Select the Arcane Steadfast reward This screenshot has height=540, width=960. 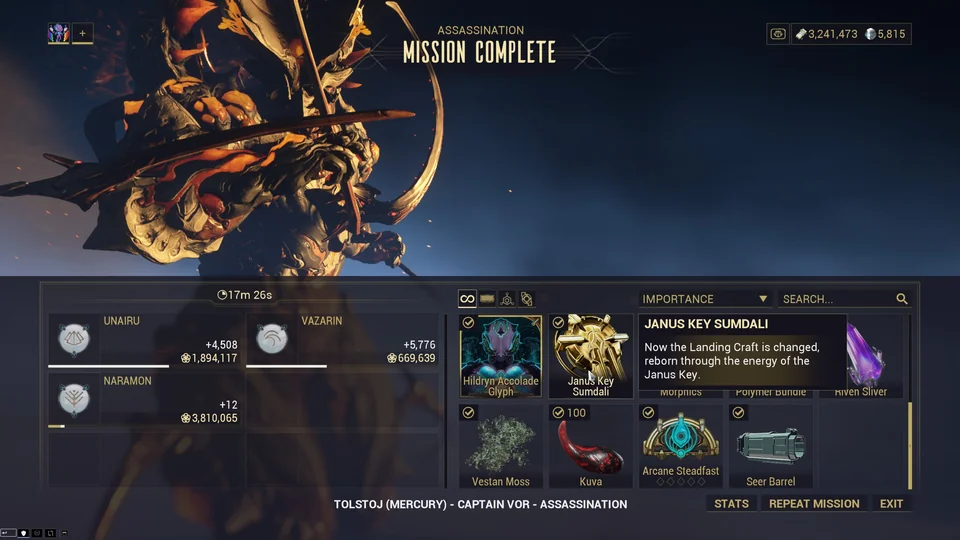(x=681, y=446)
